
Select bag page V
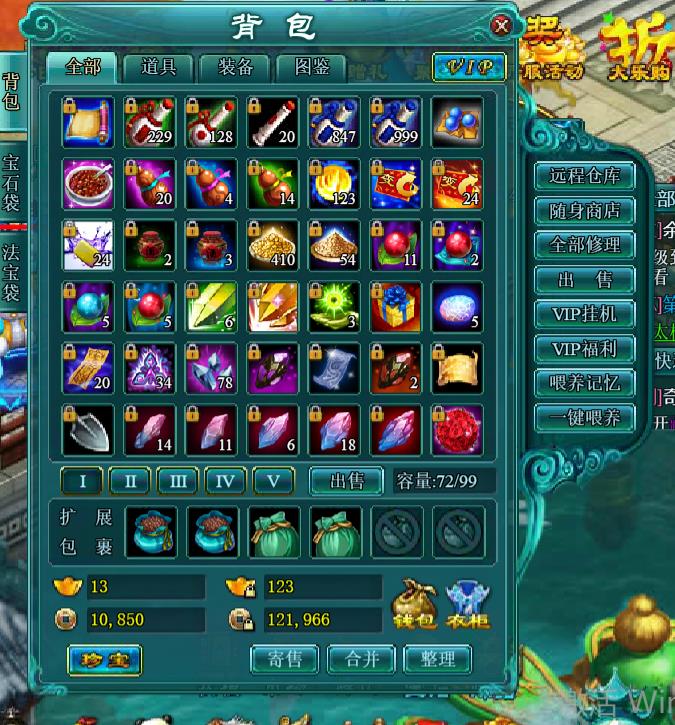coord(273,481)
